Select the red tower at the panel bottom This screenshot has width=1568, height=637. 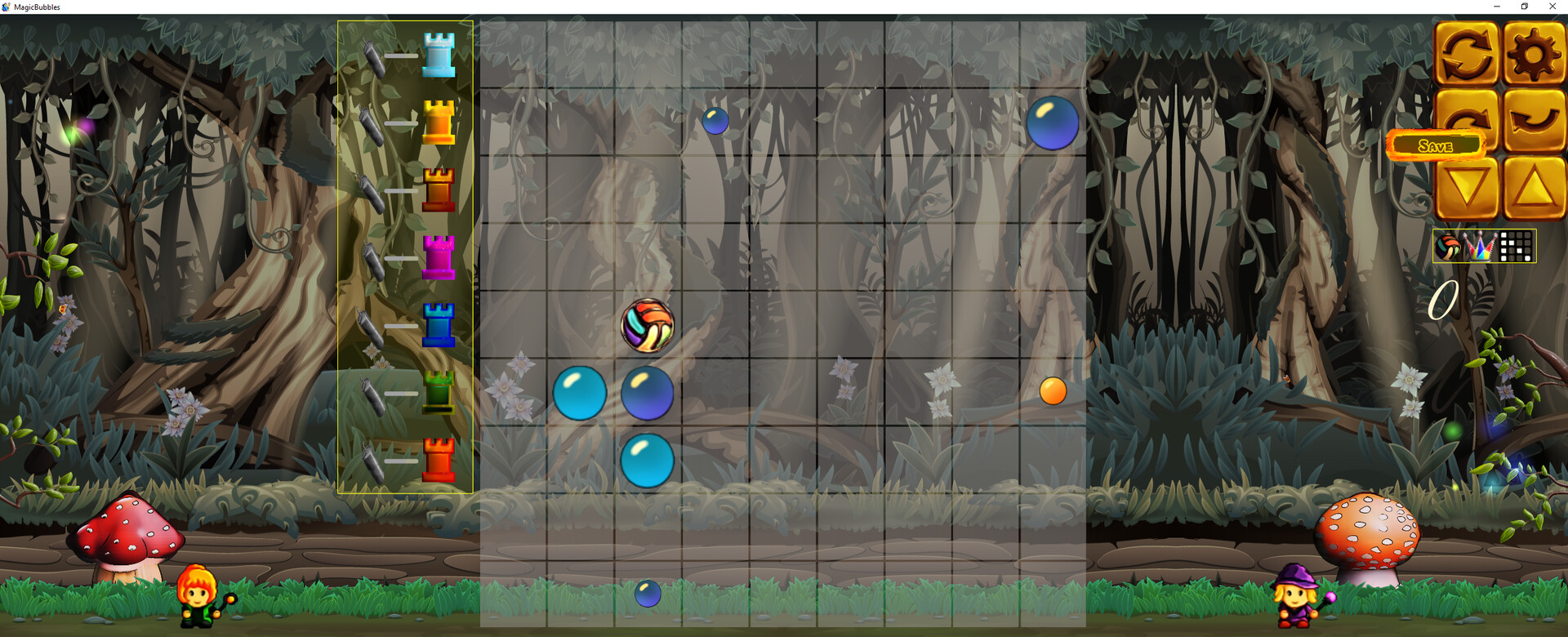point(440,460)
